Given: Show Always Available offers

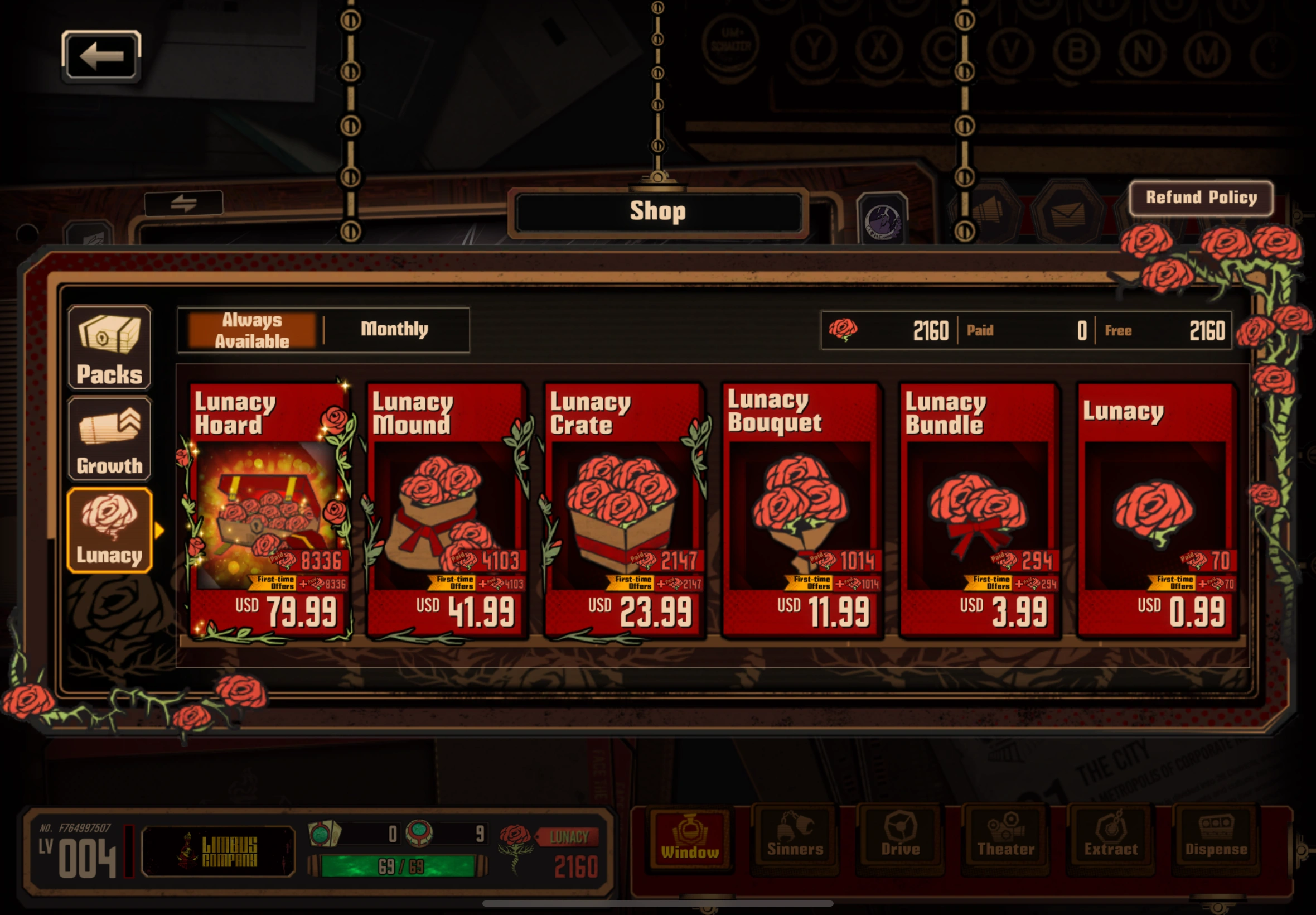Looking at the screenshot, I should point(252,330).
